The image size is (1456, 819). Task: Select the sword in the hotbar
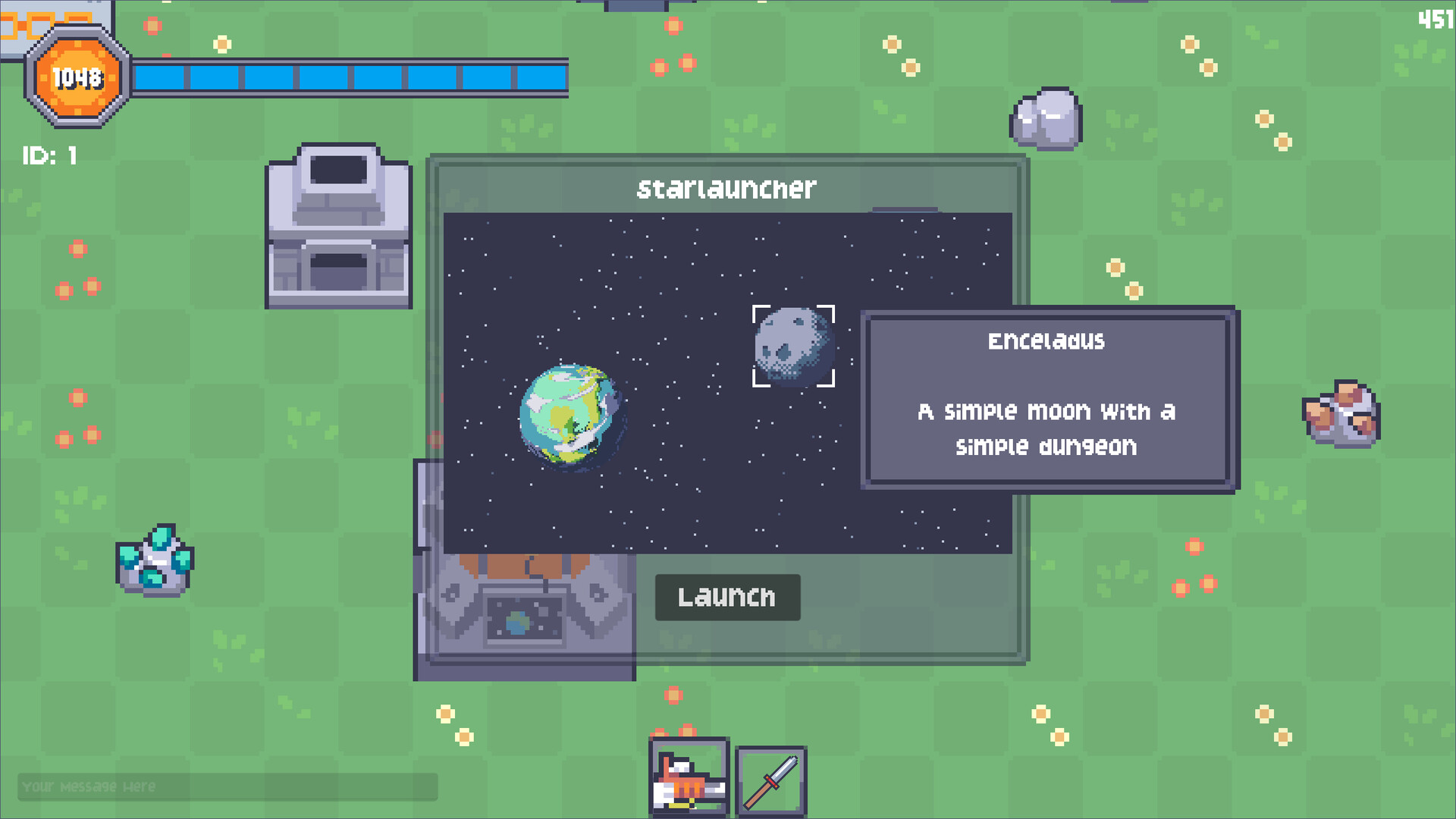click(x=771, y=780)
